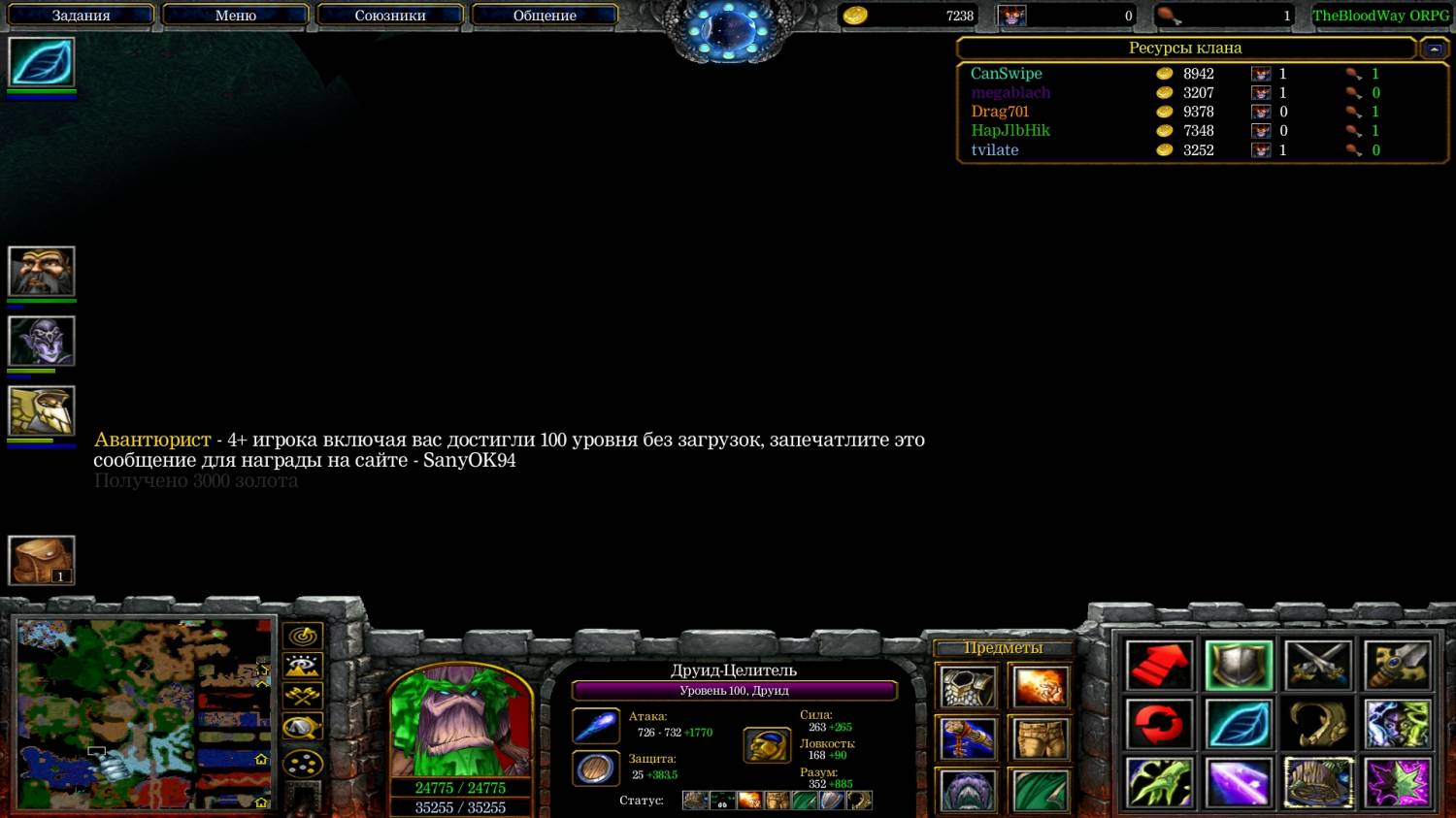The height and width of the screenshot is (818, 1456).
Task: Select the green cloak inventory item
Action: 1041,790
